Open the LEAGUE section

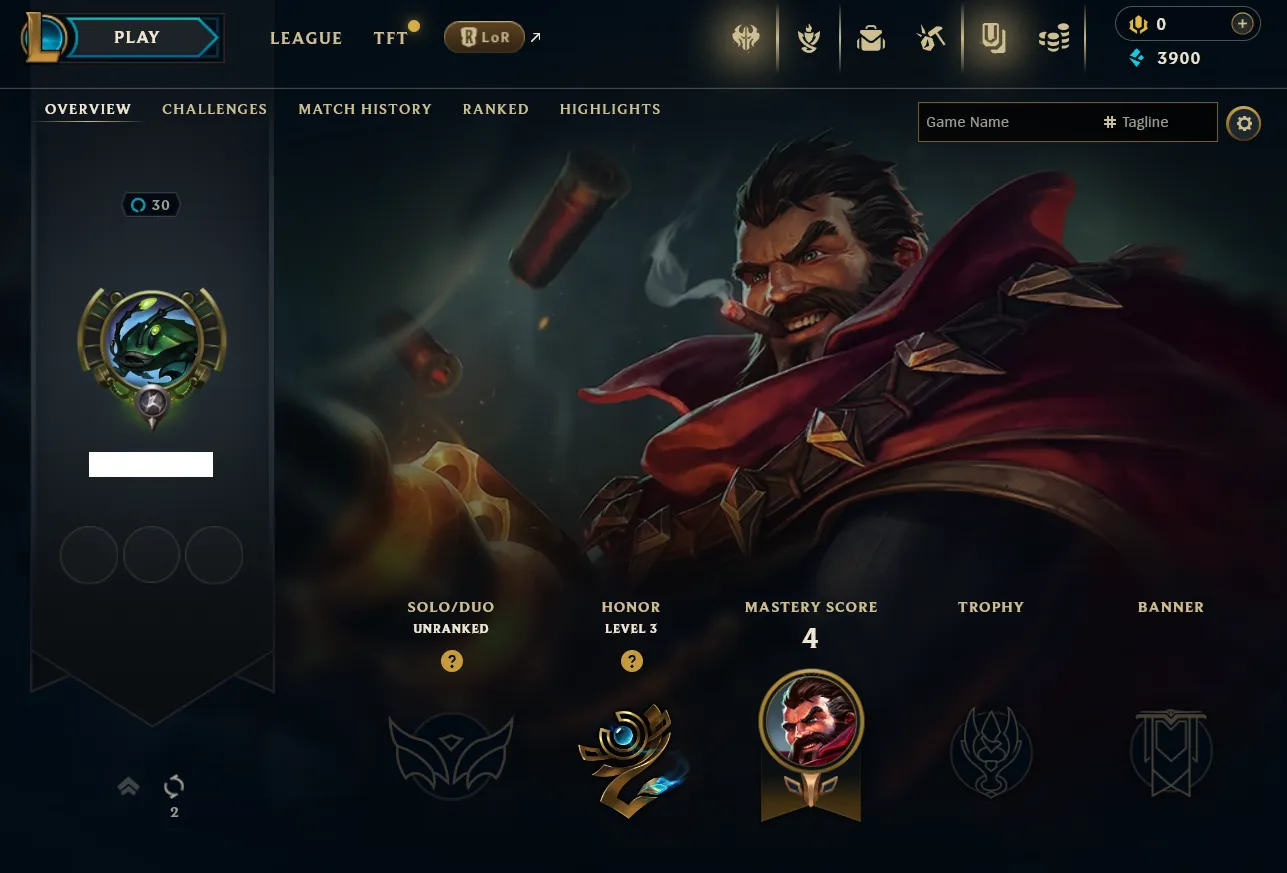pyautogui.click(x=306, y=38)
